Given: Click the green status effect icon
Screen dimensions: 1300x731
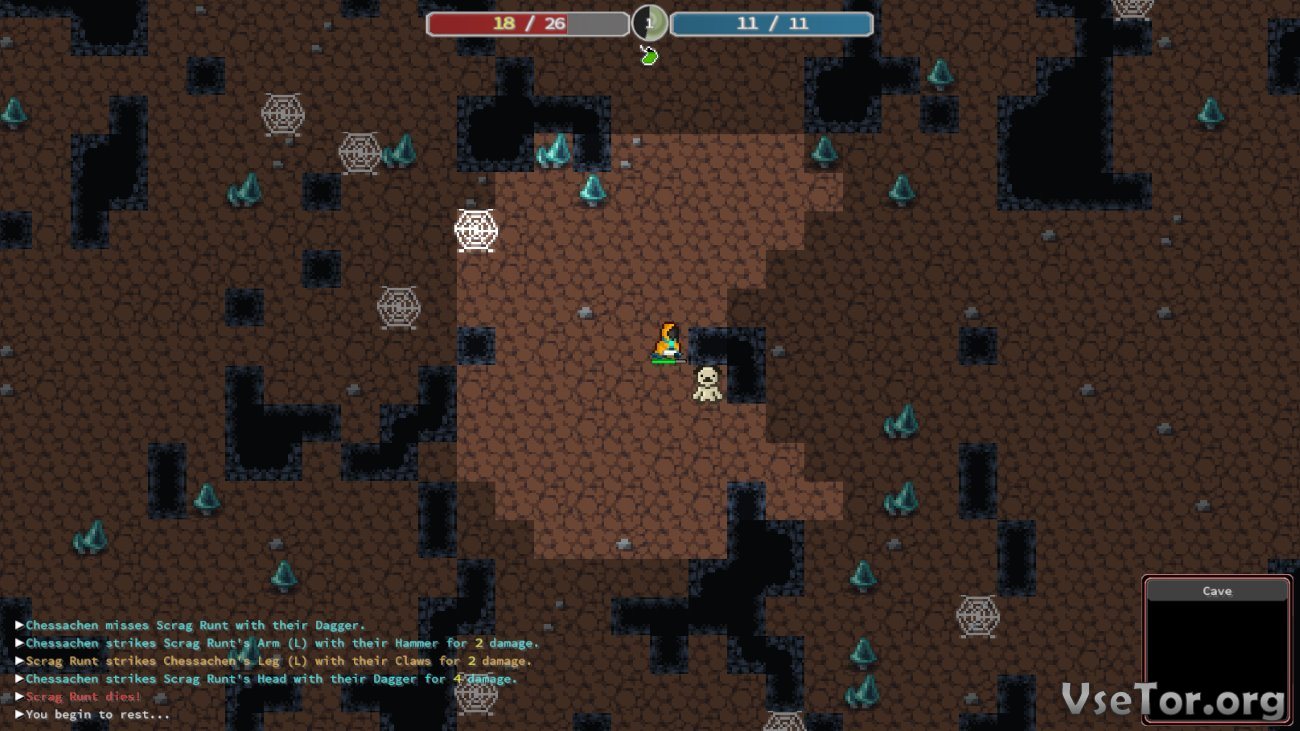Looking at the screenshot, I should [649, 56].
